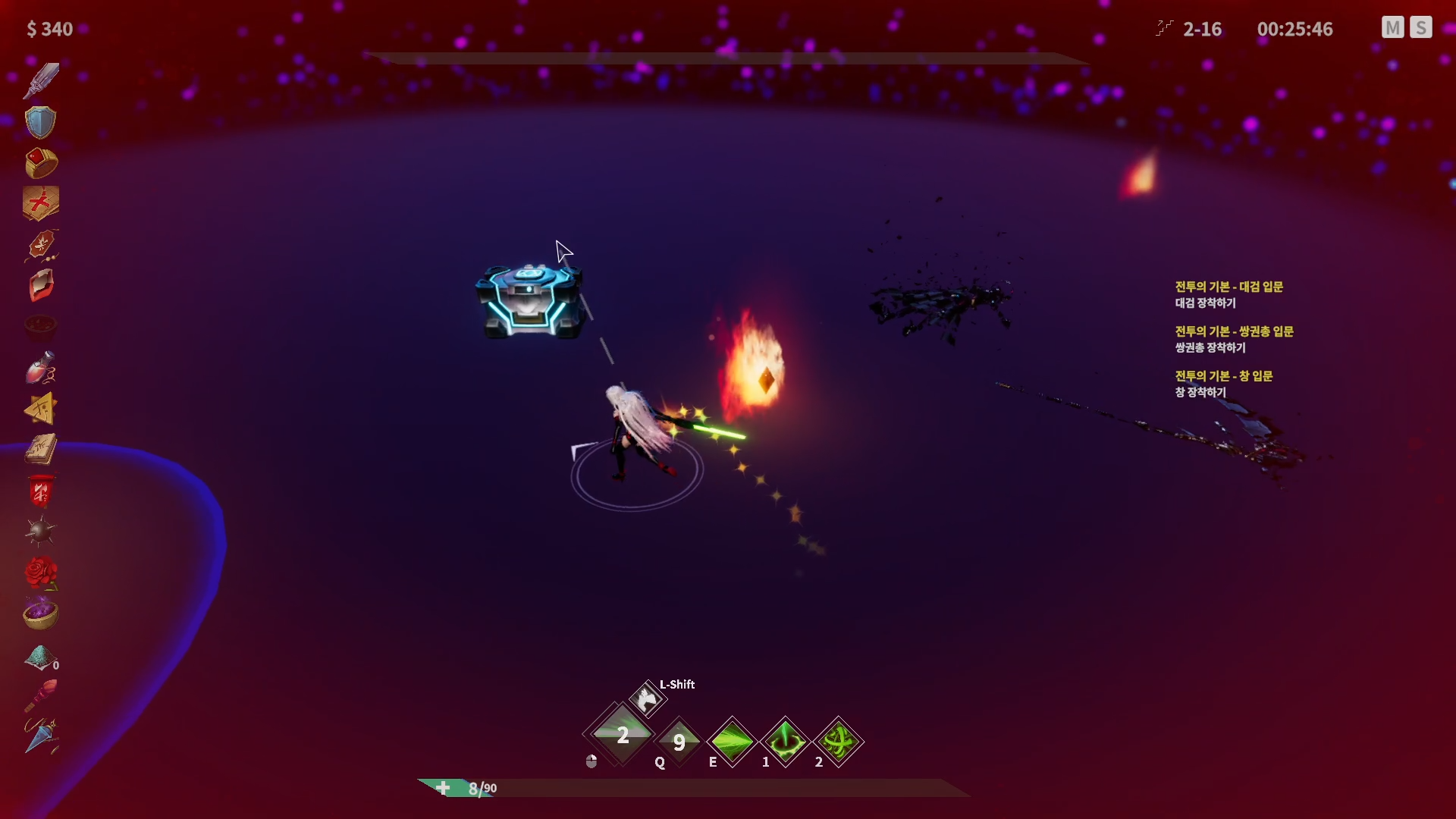Click the M button in top corner

click(x=1392, y=28)
